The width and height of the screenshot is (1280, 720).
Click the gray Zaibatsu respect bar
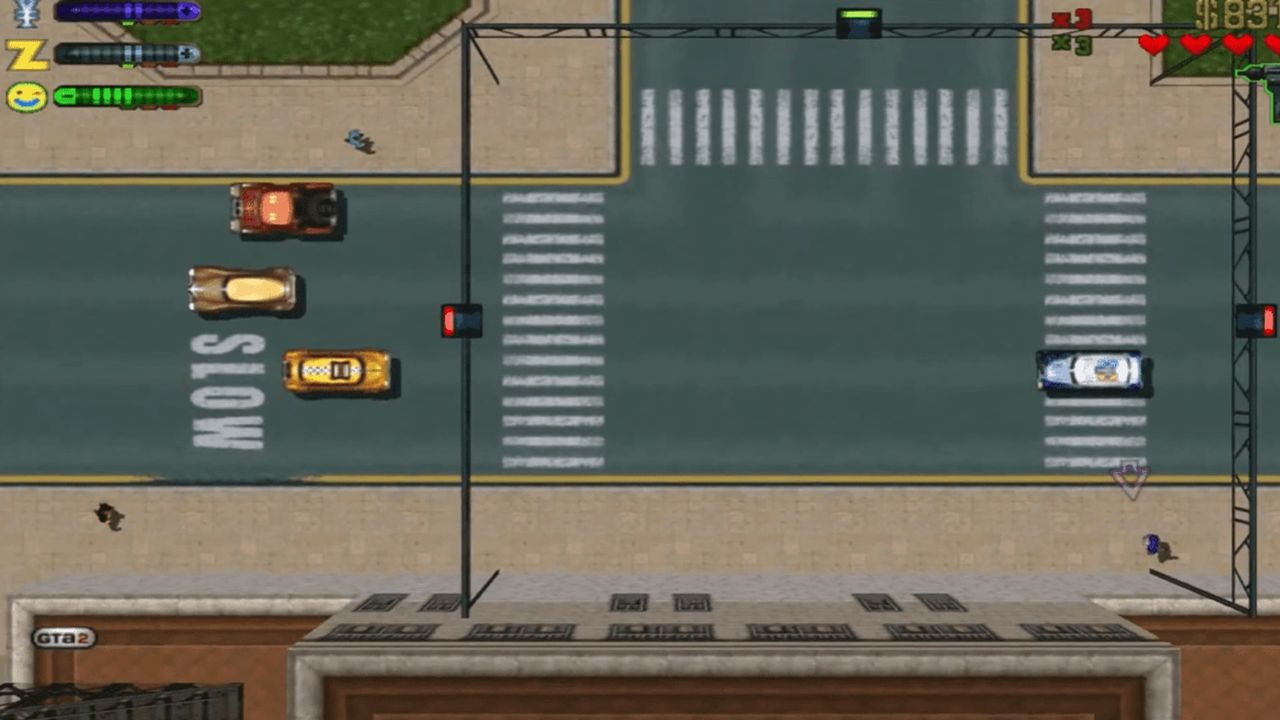pos(125,52)
